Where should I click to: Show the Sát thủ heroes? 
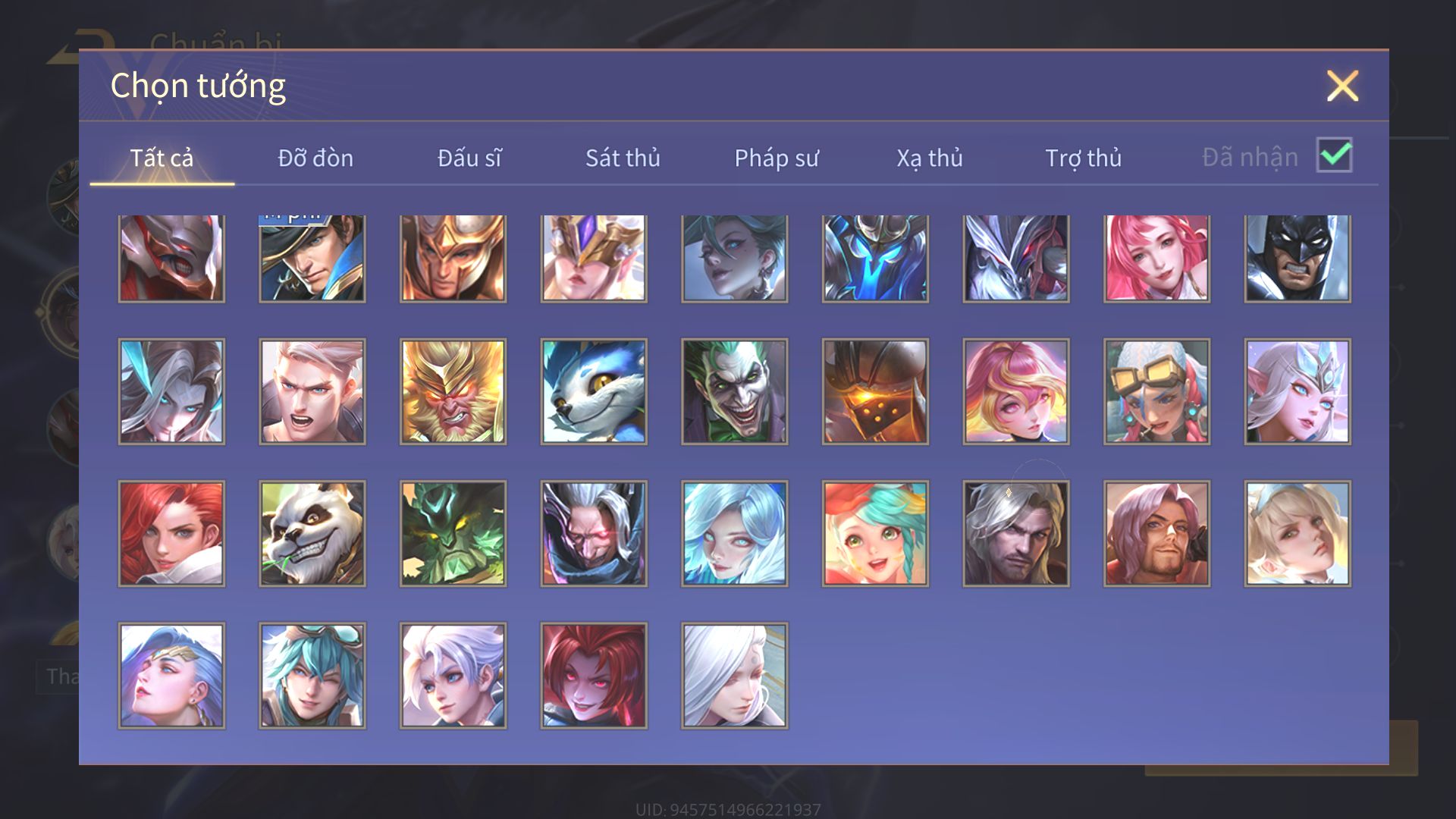click(x=623, y=158)
